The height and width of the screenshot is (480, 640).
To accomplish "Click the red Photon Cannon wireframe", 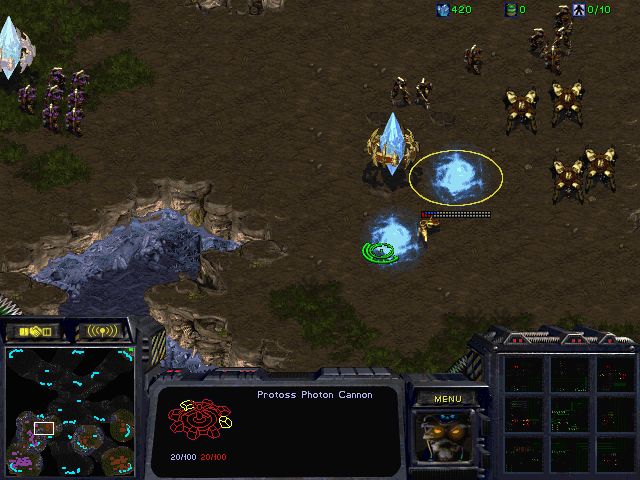I will pos(200,422).
